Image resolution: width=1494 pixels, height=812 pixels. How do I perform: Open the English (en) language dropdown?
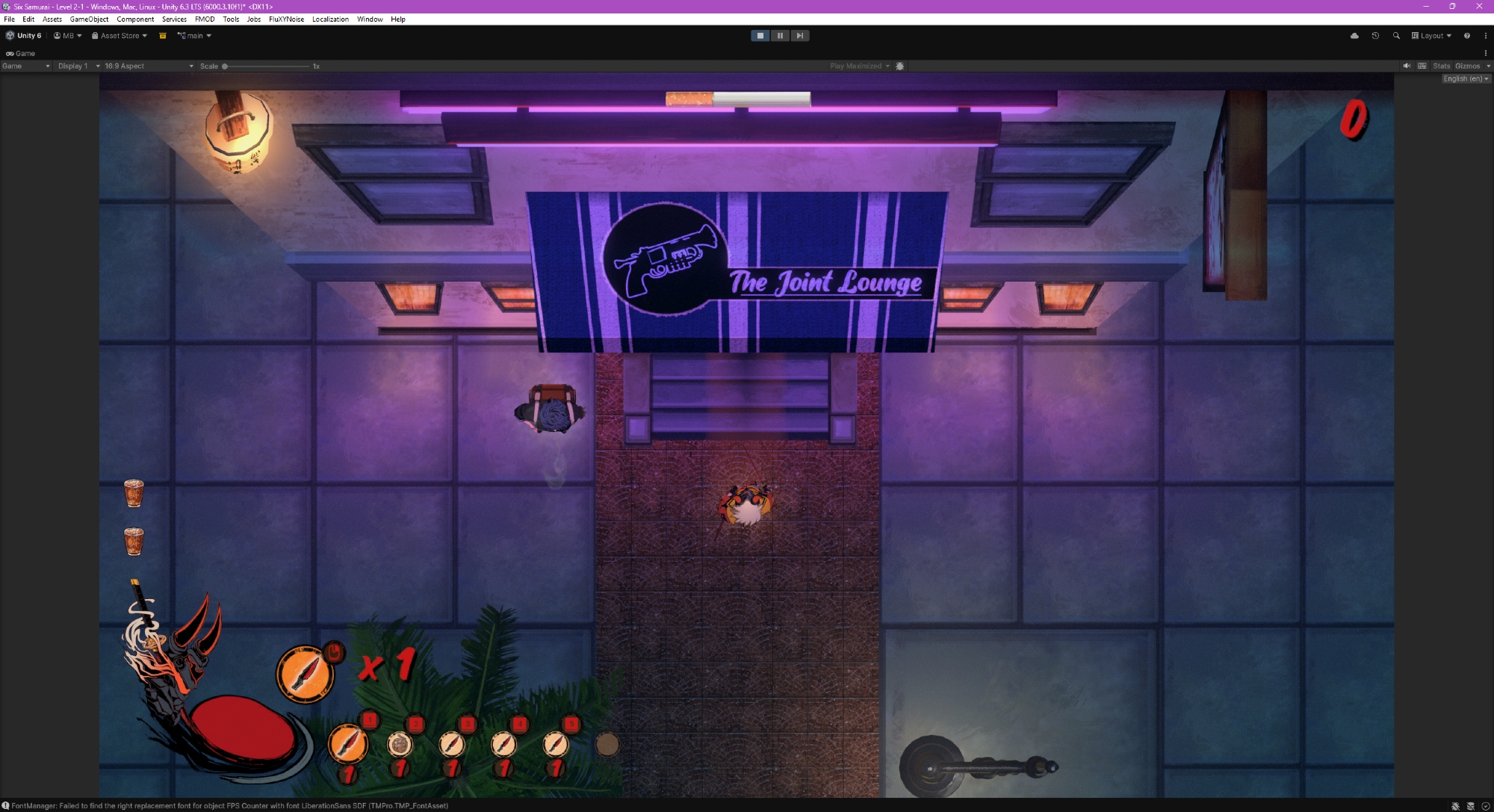[x=1466, y=78]
